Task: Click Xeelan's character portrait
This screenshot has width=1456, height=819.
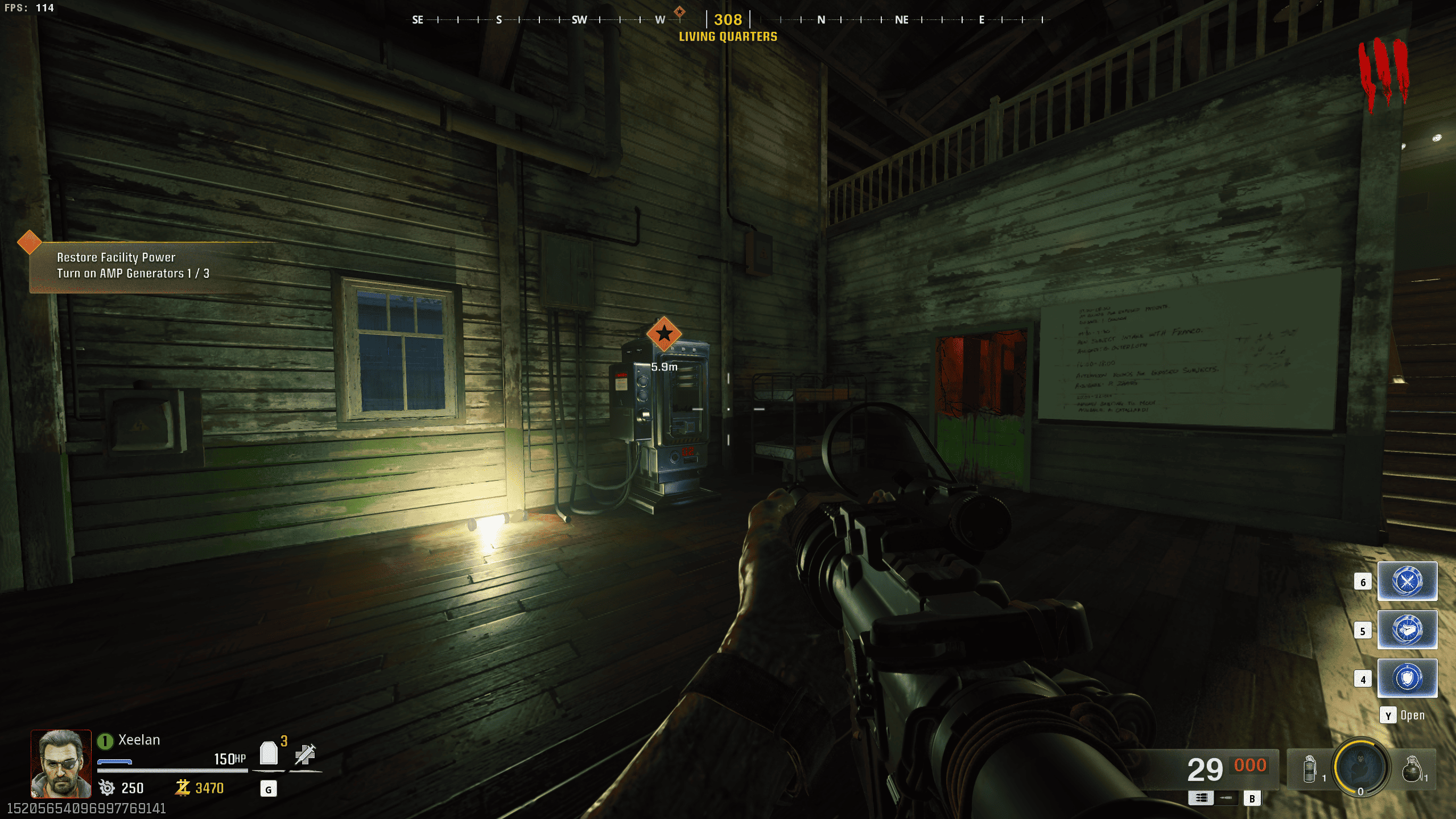Action: tap(61, 763)
